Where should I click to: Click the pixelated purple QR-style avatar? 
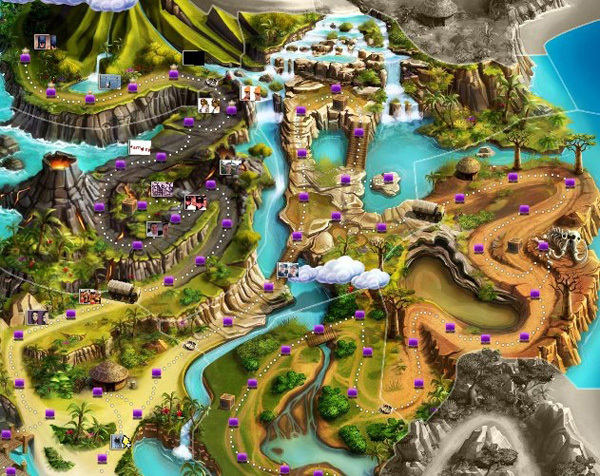pyautogui.click(x=160, y=189)
